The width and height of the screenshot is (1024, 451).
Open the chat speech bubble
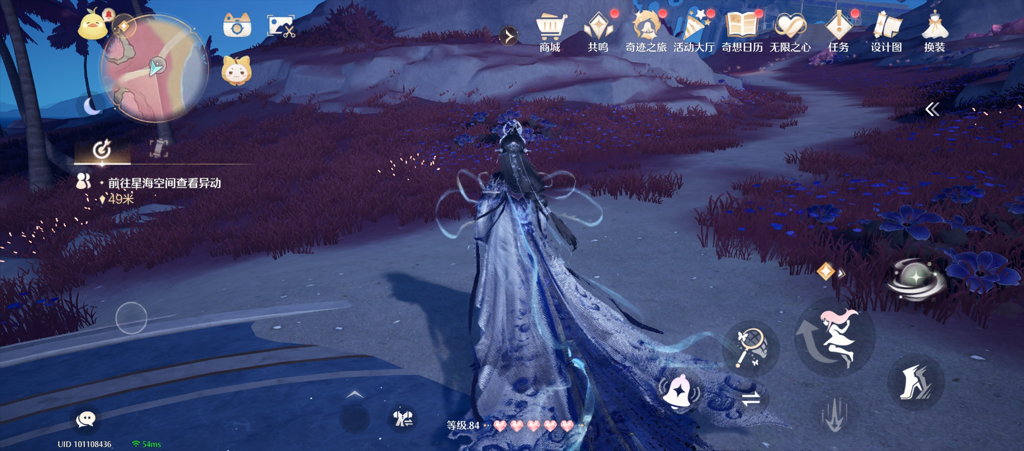87,419
